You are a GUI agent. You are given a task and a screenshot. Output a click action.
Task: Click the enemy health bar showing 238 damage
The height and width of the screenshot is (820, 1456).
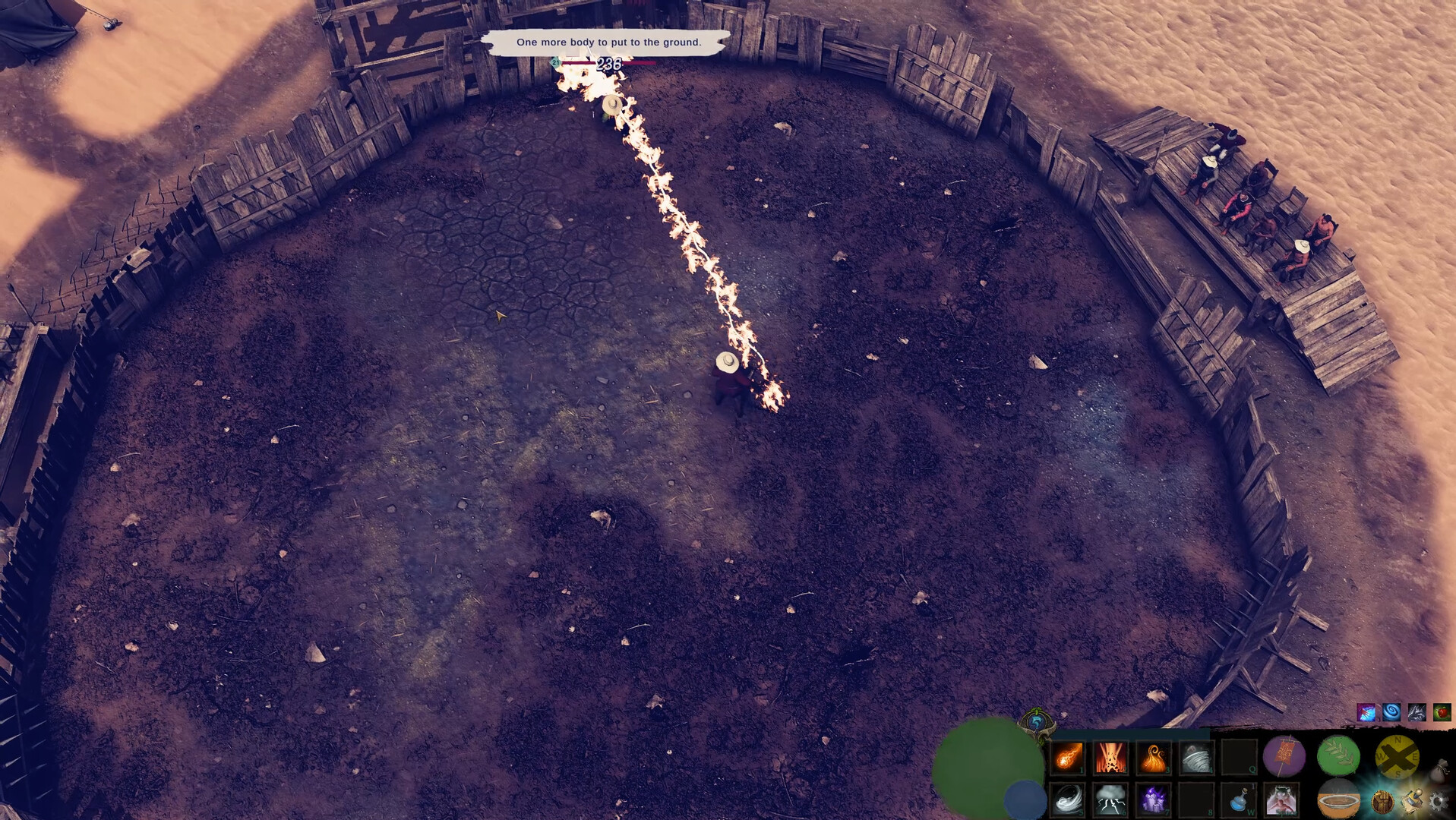pos(608,64)
